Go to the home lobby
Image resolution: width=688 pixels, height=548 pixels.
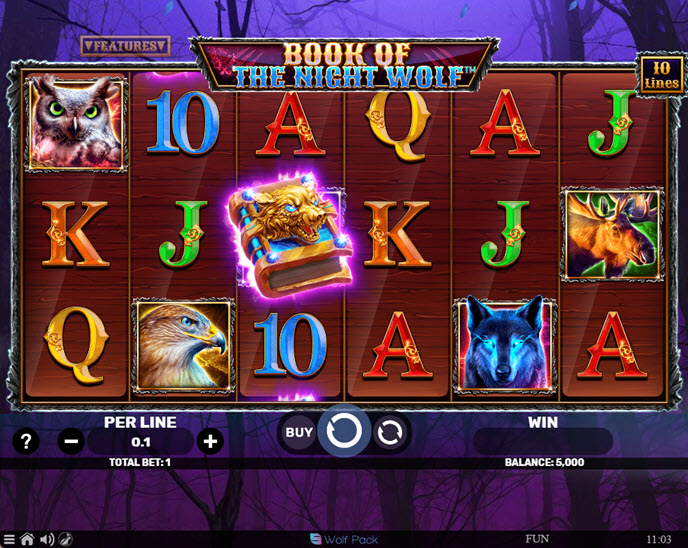coord(27,540)
